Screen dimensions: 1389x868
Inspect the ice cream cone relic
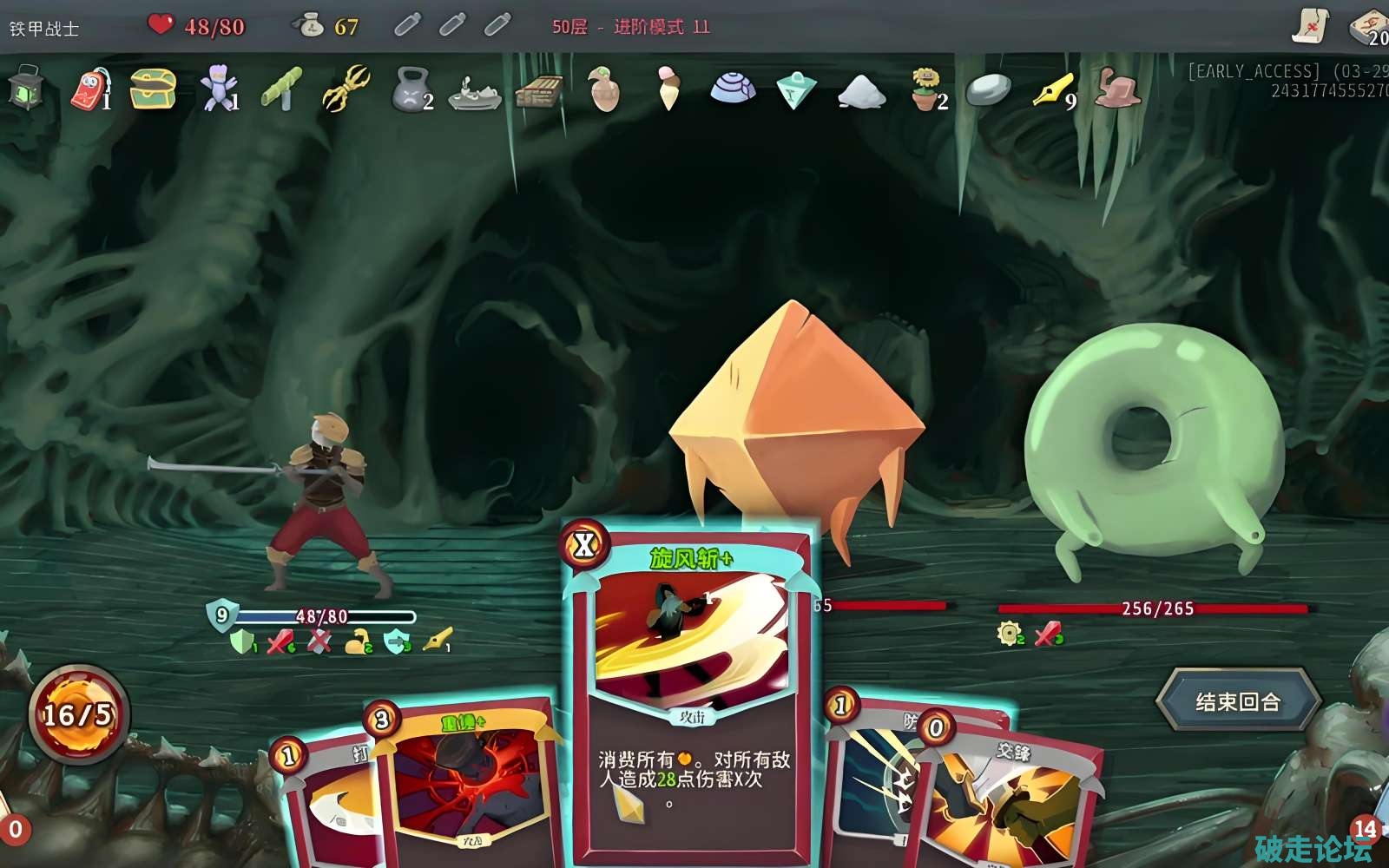pyautogui.click(x=667, y=89)
